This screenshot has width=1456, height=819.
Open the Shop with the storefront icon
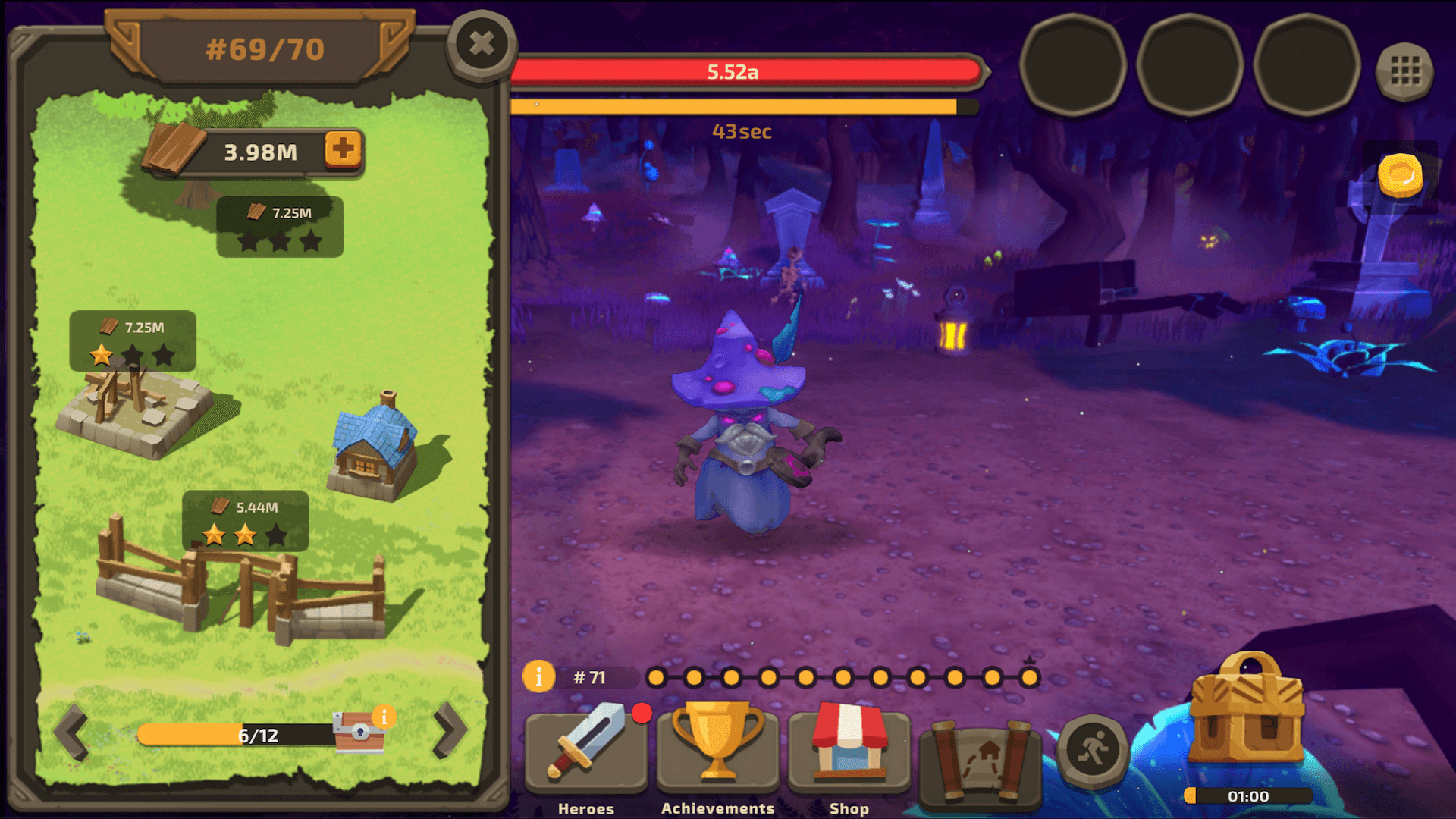coord(849,751)
